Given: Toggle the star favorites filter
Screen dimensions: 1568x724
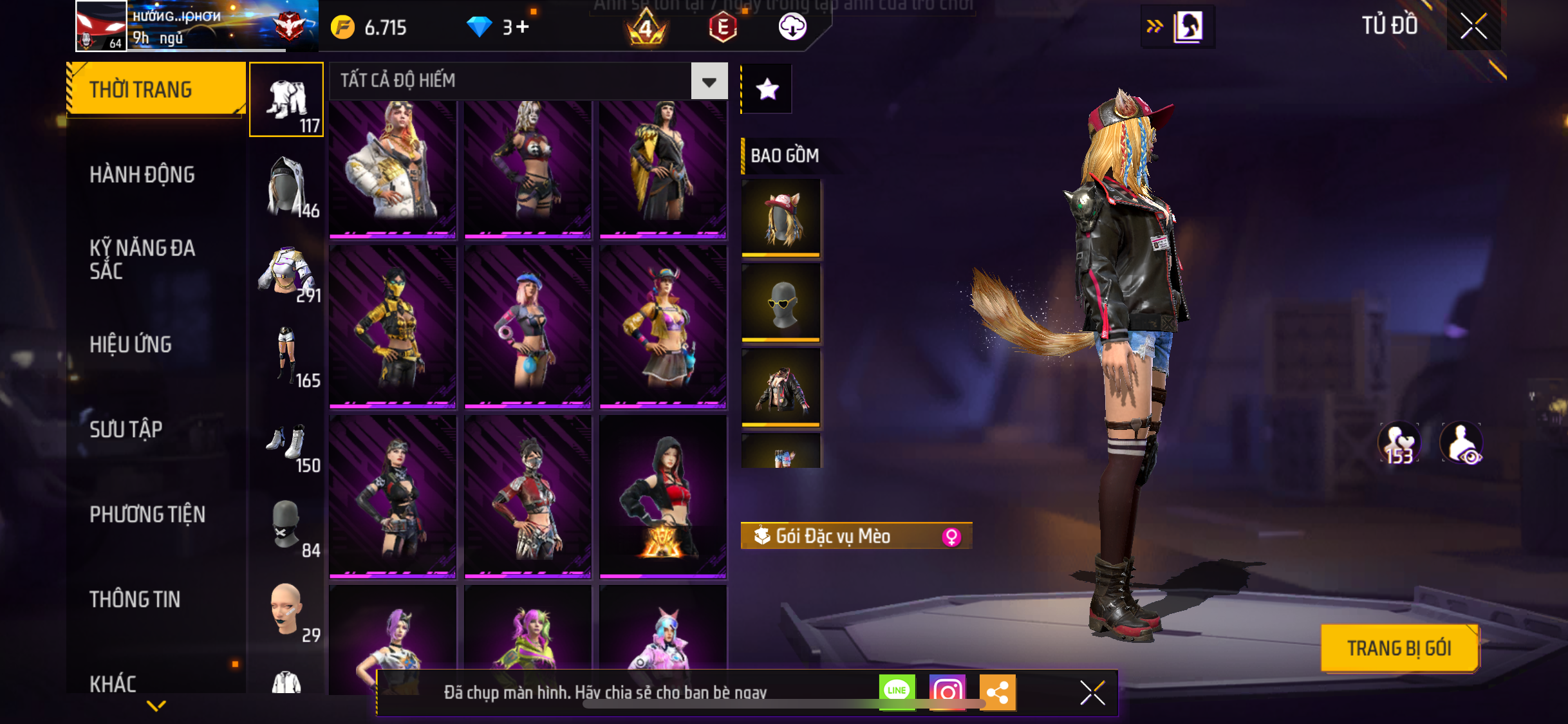Looking at the screenshot, I should tap(767, 89).
